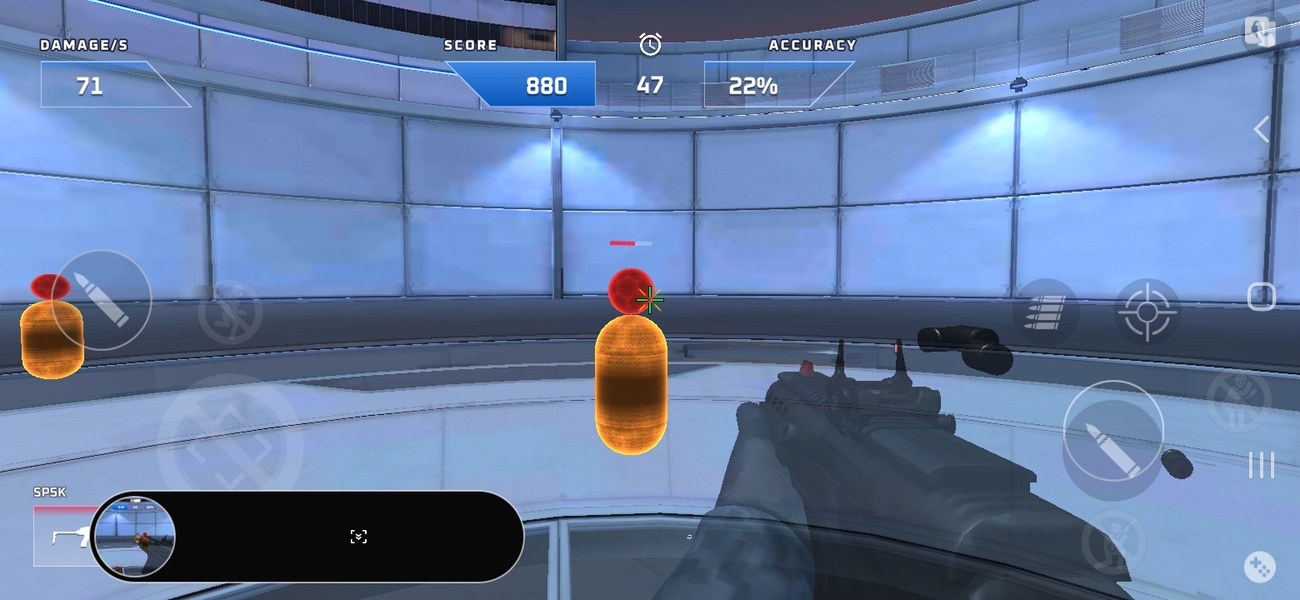
Task: Tap the faded movement joystick pad
Action: click(230, 447)
